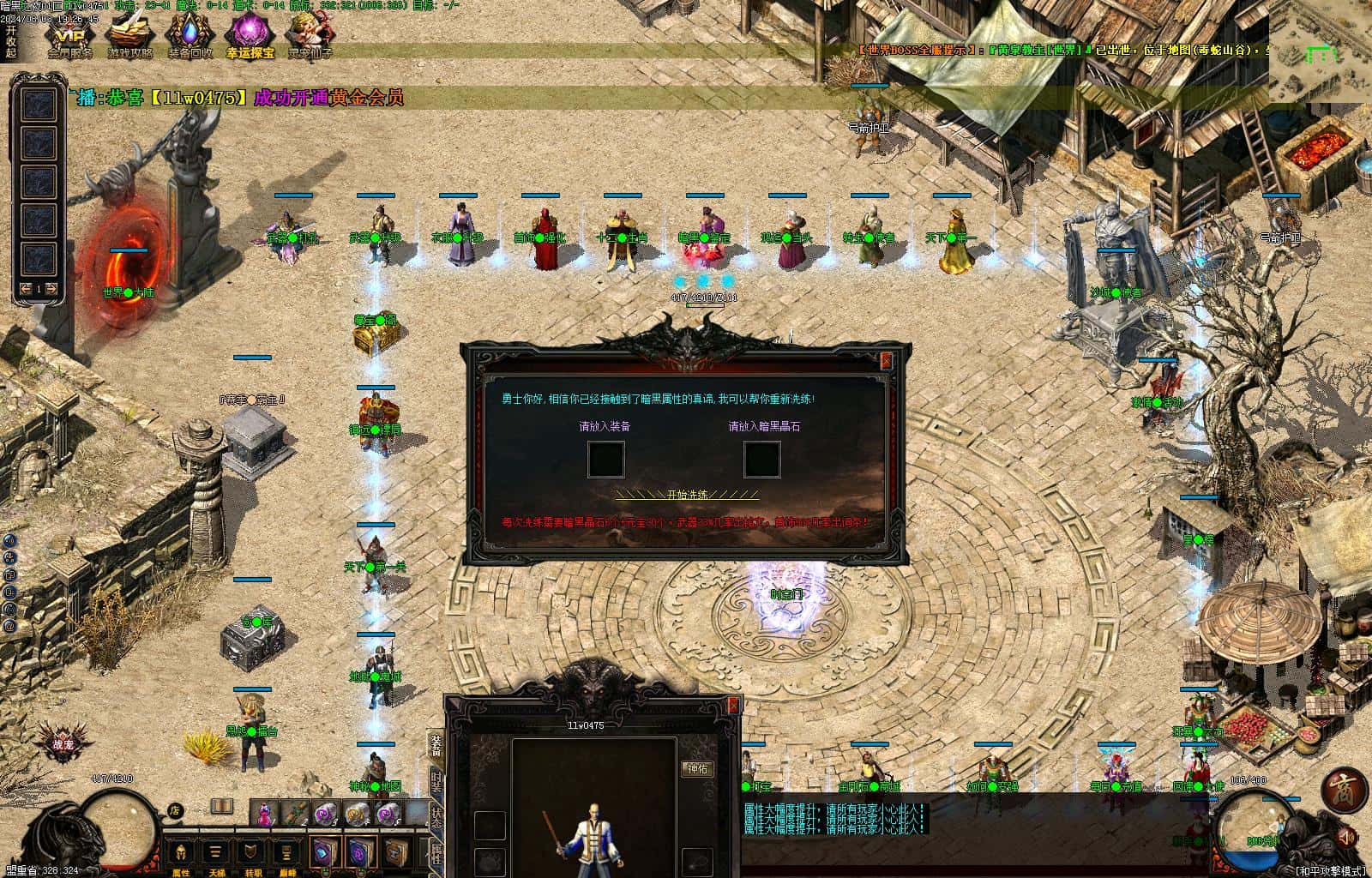Select the 请放入暗黑晶石 crystal slot
1372x878 pixels.
[762, 460]
